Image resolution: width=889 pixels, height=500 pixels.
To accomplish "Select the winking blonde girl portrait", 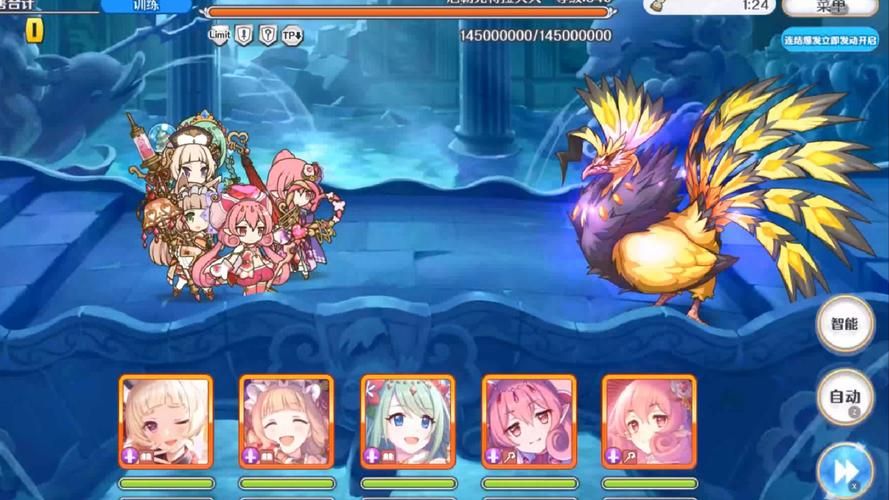I will tap(166, 421).
